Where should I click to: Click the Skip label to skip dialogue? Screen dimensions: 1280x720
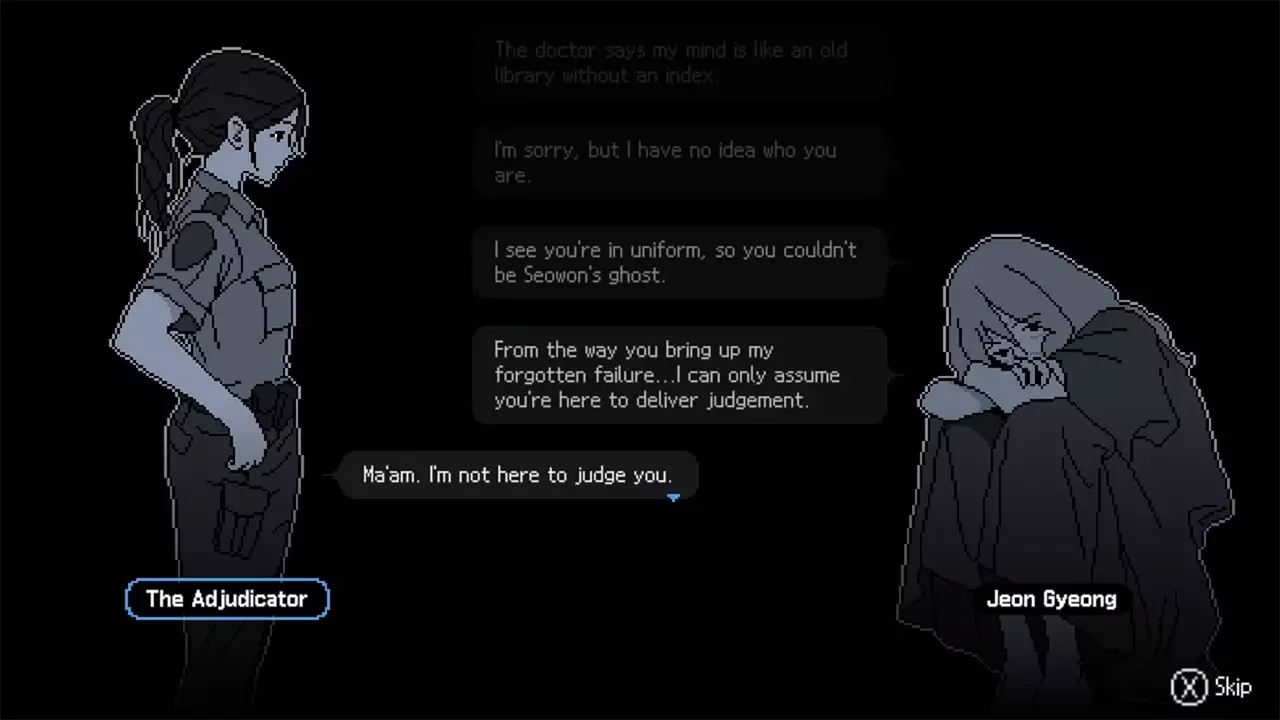pyautogui.click(x=1232, y=687)
